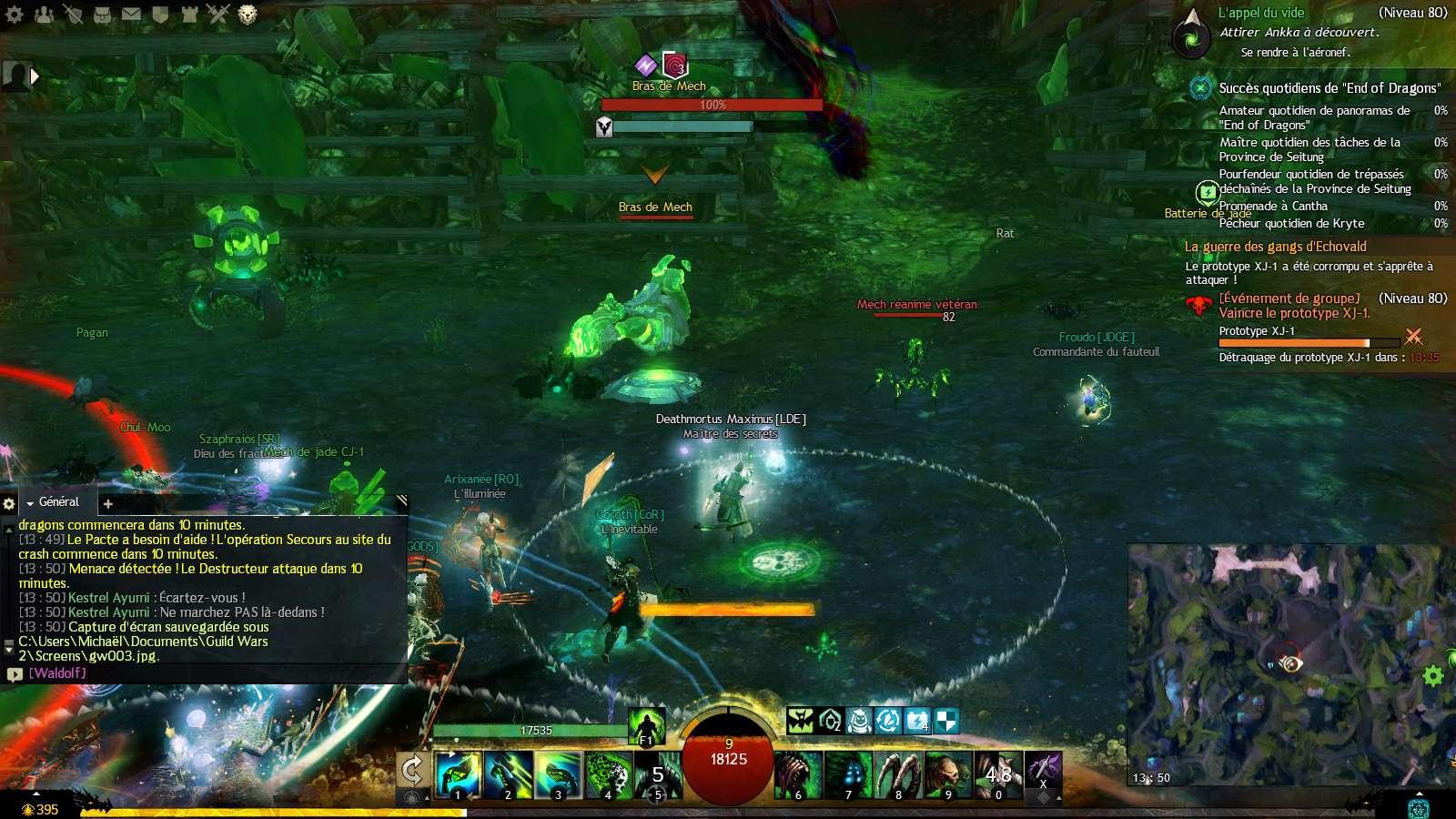This screenshot has height=819, width=1456.
Task: Open chat options with the small gear icon
Action: click(x=9, y=503)
